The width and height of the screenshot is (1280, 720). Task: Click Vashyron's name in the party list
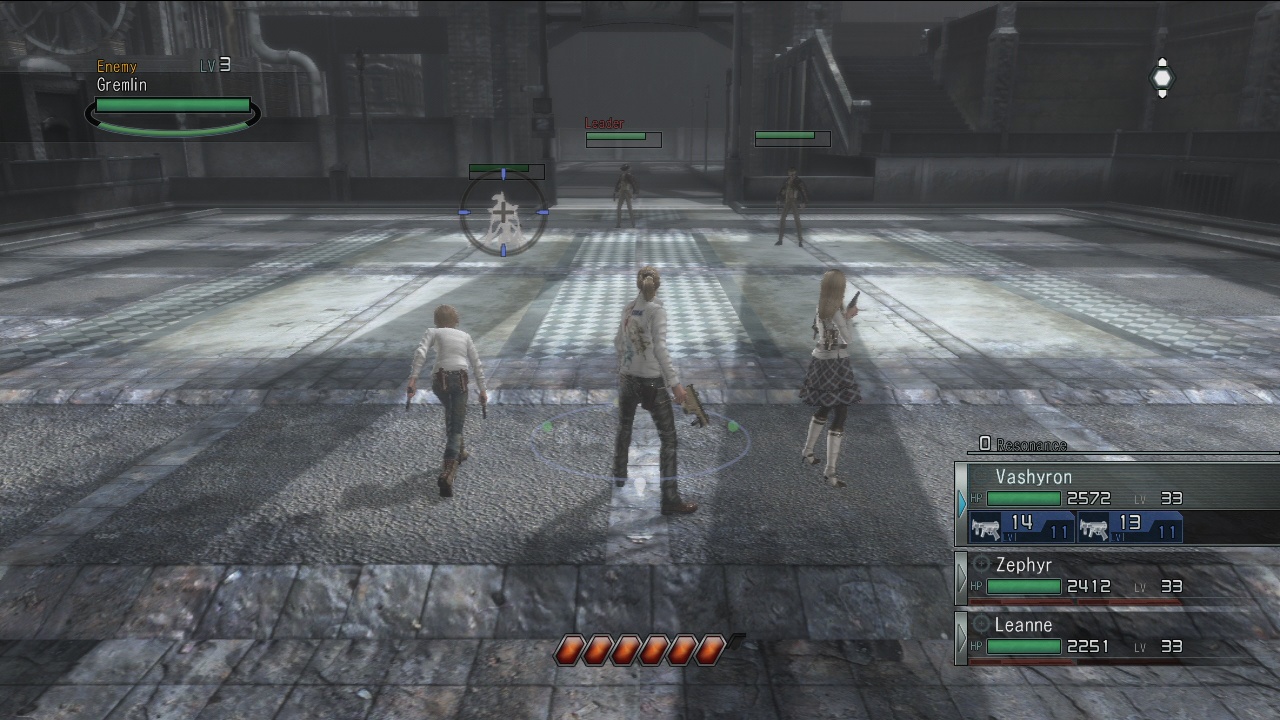point(1033,478)
